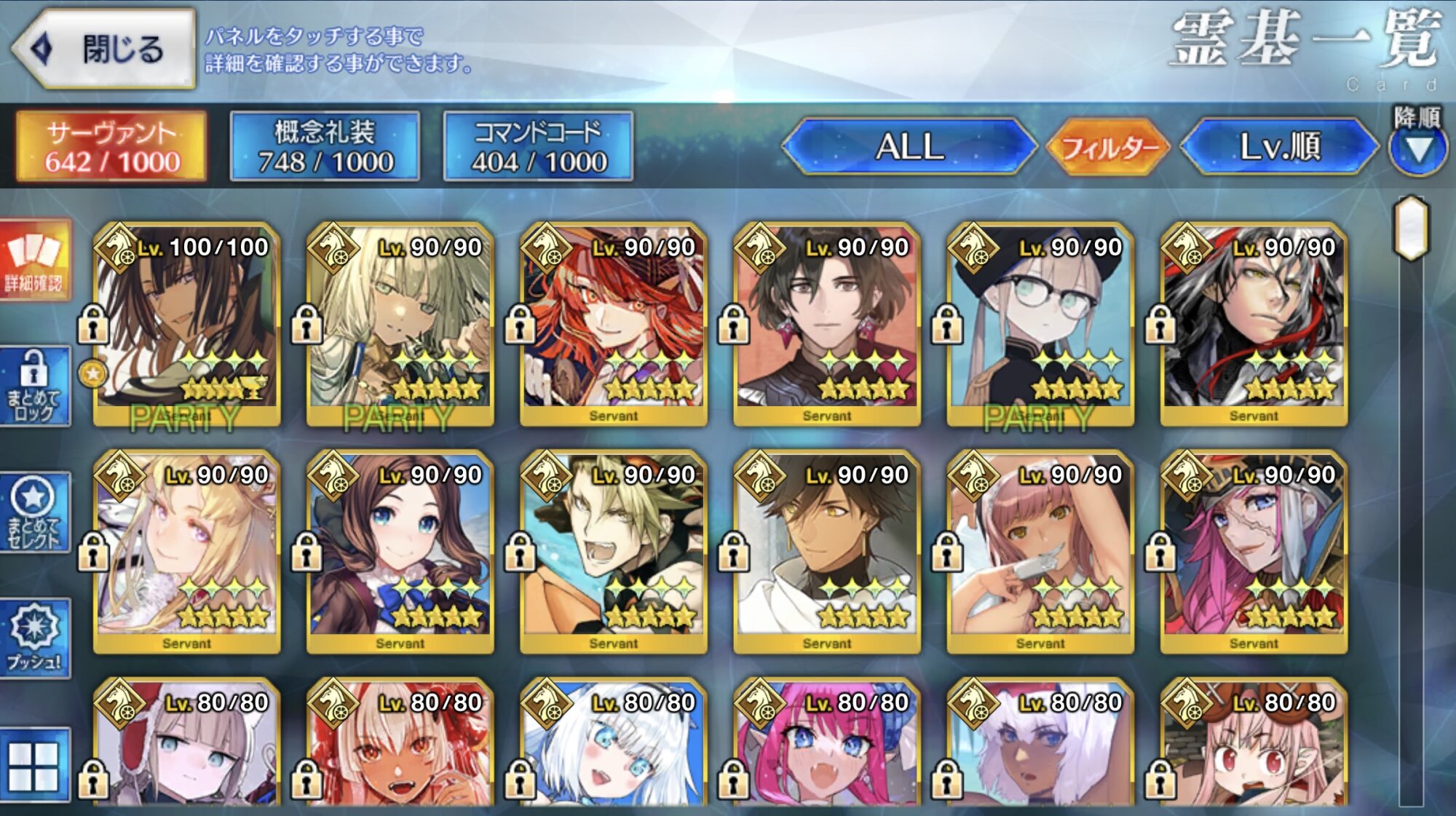This screenshot has width=1456, height=816.
Task: Open the 概念礼装 tab
Action: [325, 146]
